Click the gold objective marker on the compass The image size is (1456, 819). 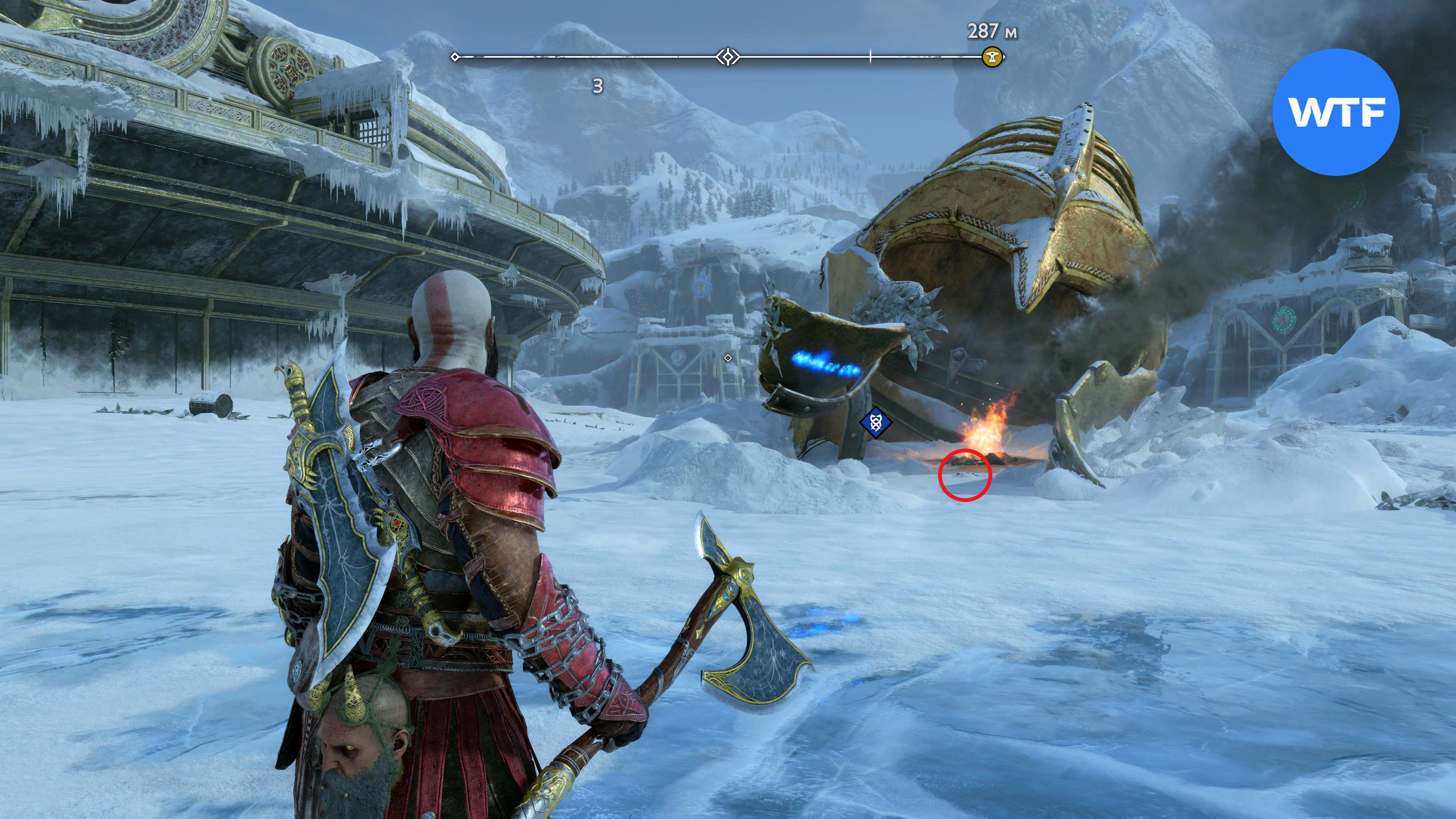(992, 57)
